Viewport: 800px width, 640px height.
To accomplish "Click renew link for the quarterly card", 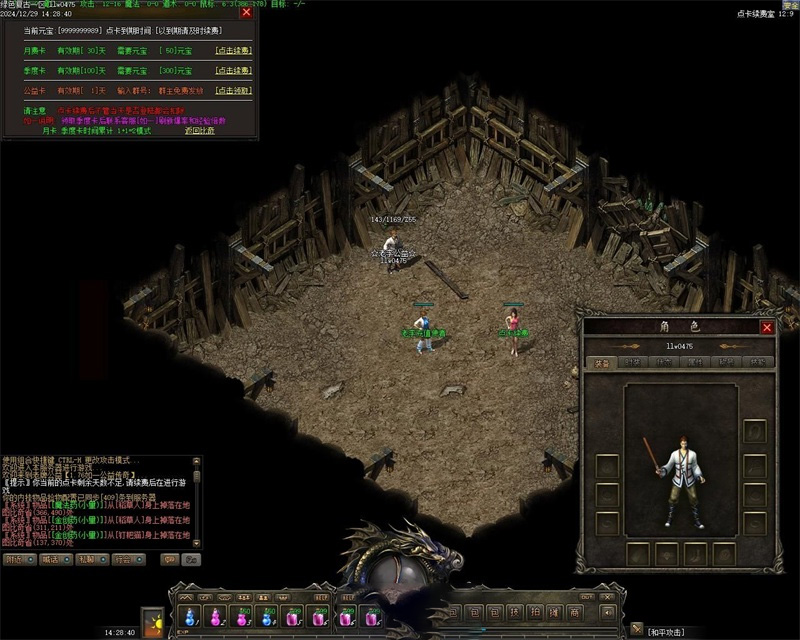I will point(233,71).
